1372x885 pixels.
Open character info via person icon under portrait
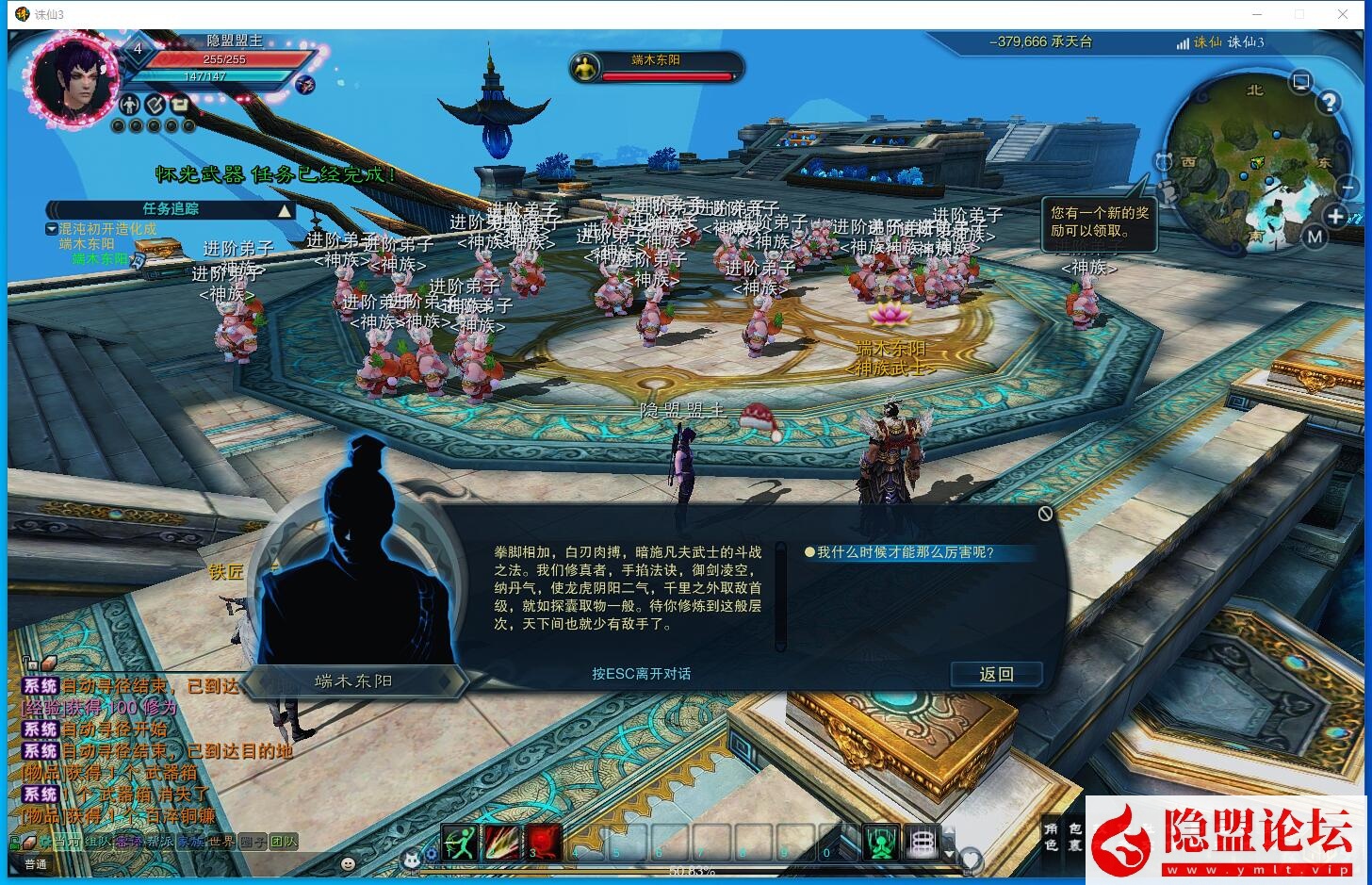[130, 105]
